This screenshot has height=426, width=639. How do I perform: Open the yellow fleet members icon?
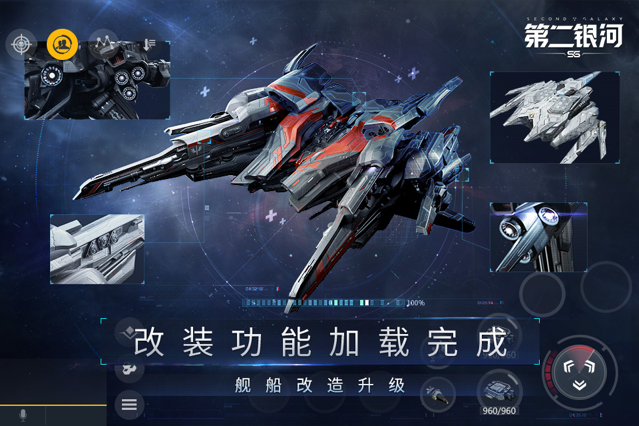[x=61, y=44]
